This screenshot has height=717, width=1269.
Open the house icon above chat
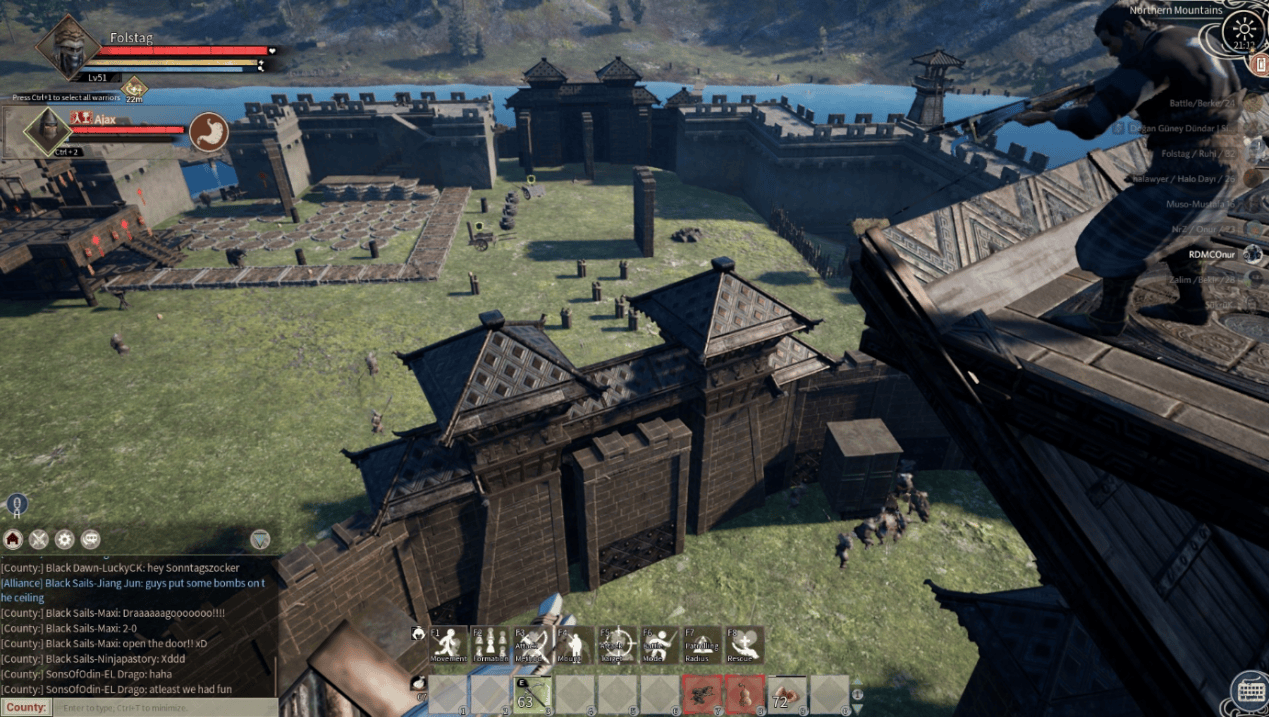pyautogui.click(x=13, y=539)
